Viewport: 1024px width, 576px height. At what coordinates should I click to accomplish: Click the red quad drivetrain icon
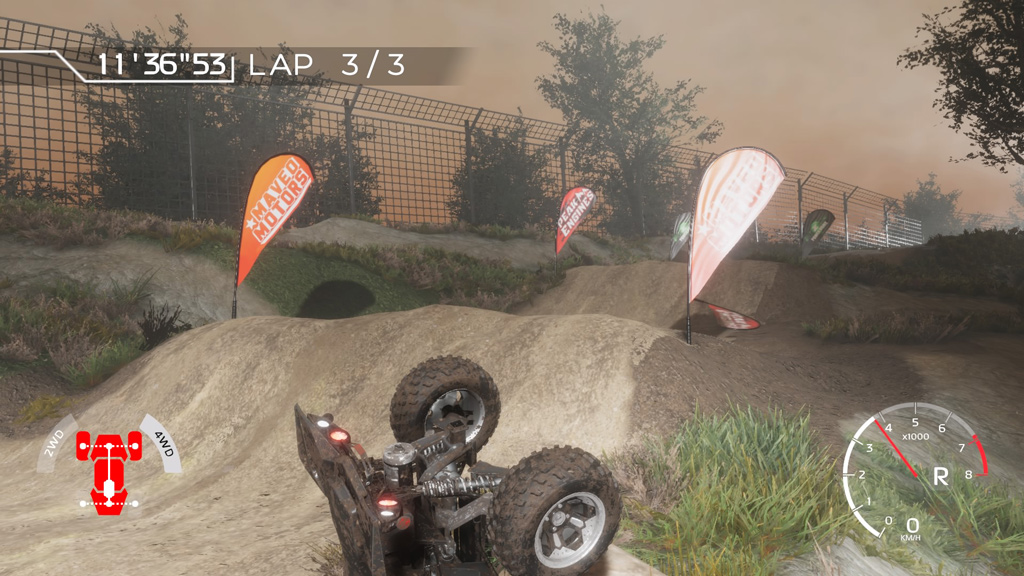point(109,467)
